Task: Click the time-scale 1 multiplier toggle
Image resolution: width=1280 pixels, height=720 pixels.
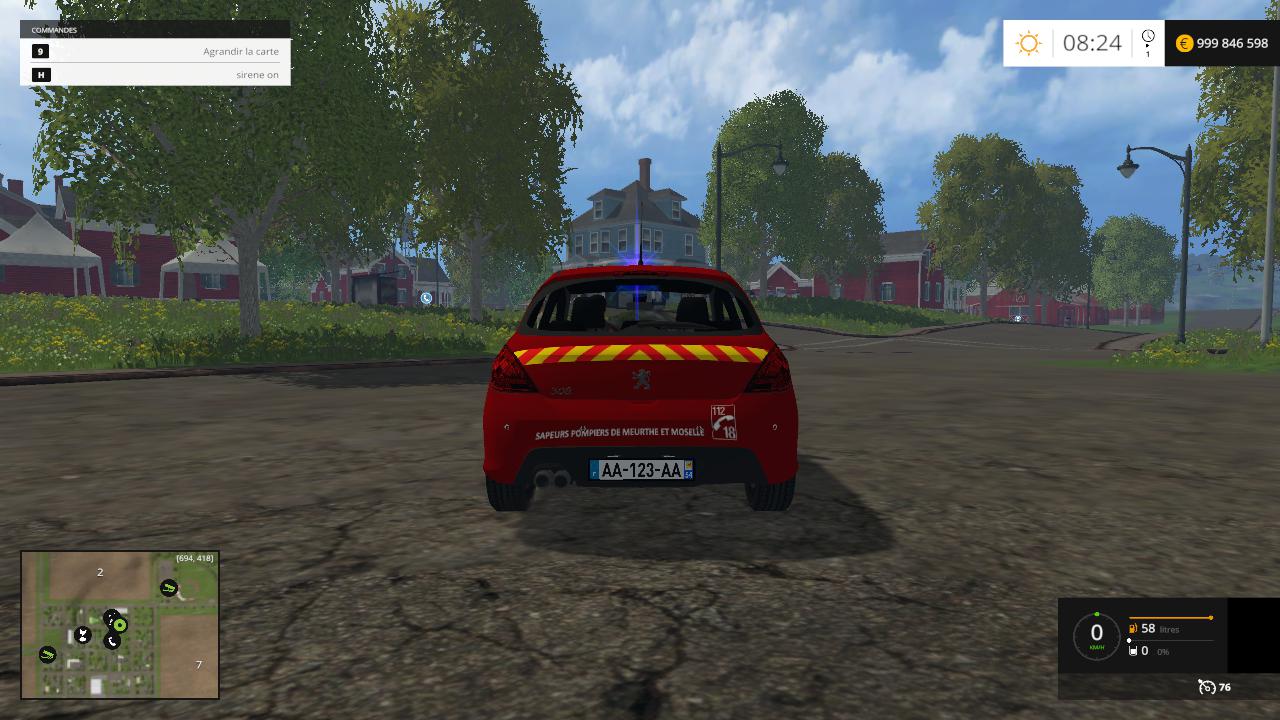Action: coord(1146,52)
